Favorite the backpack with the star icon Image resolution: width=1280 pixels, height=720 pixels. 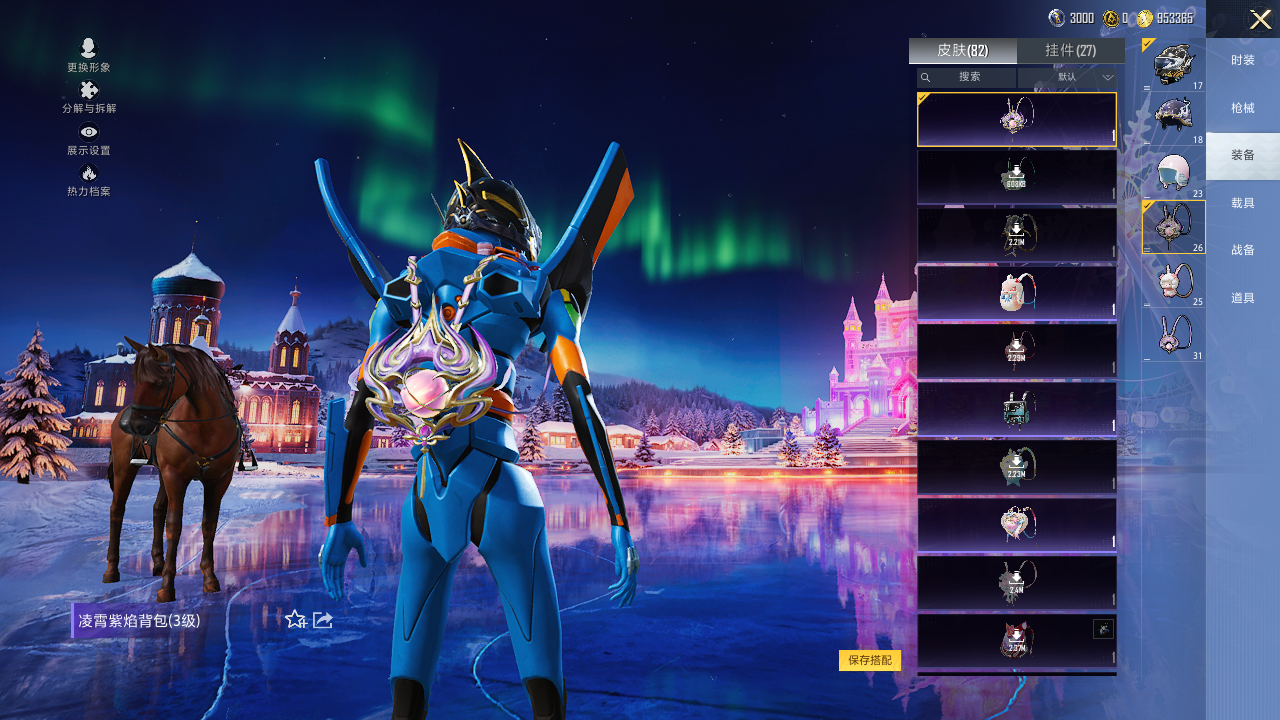[295, 620]
